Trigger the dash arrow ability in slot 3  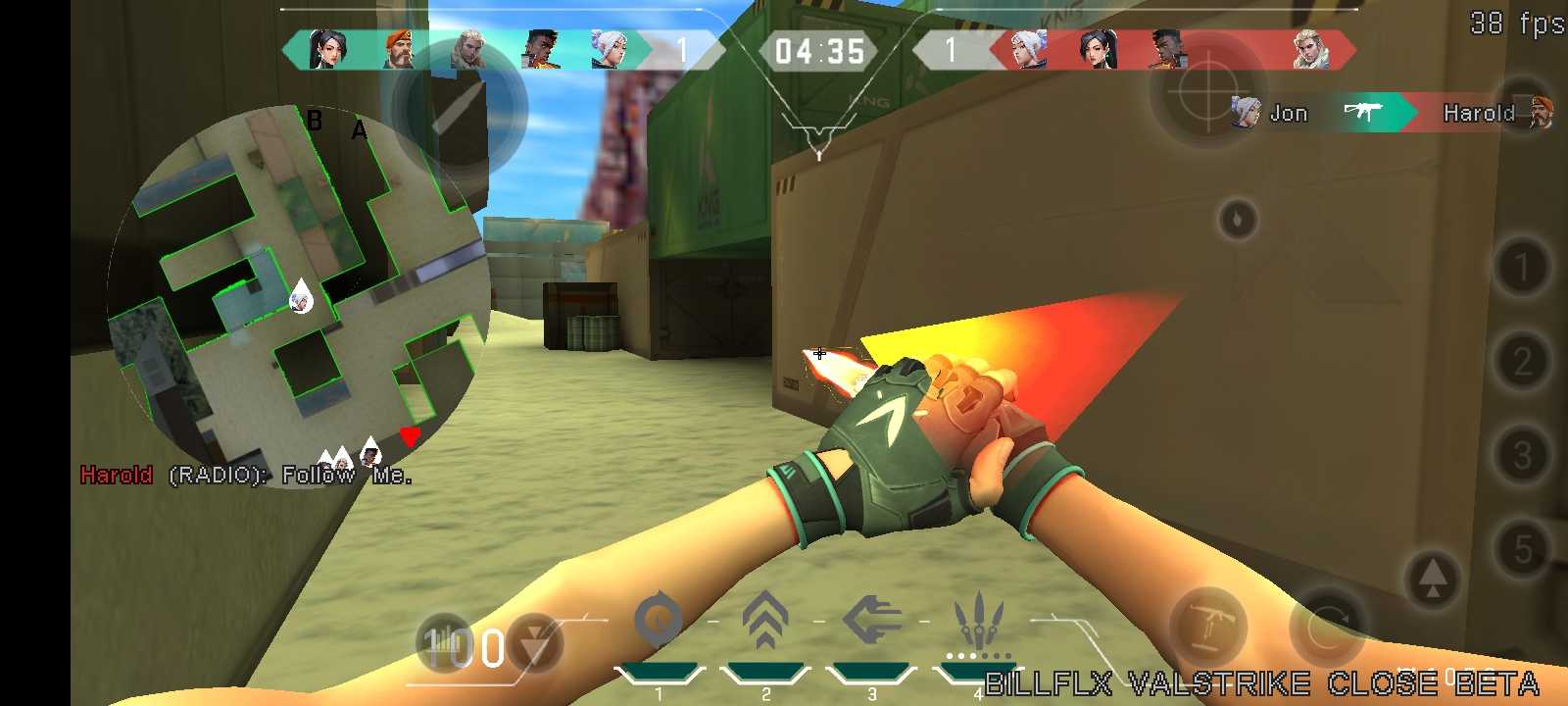pyautogui.click(x=871, y=621)
